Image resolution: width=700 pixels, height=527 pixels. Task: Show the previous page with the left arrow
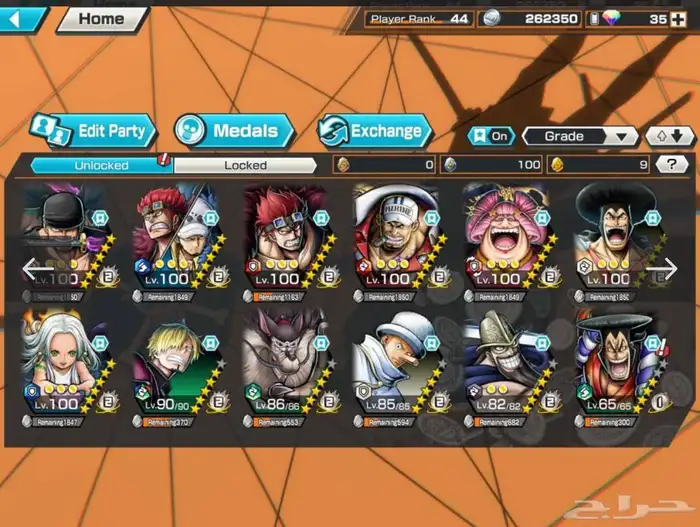pyautogui.click(x=38, y=267)
